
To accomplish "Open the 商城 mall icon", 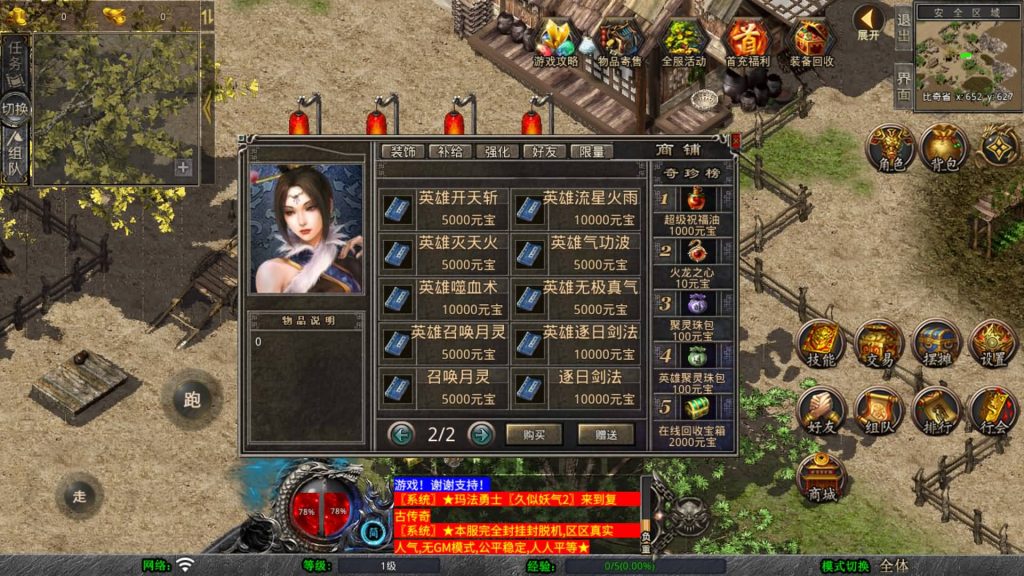I will [x=822, y=479].
